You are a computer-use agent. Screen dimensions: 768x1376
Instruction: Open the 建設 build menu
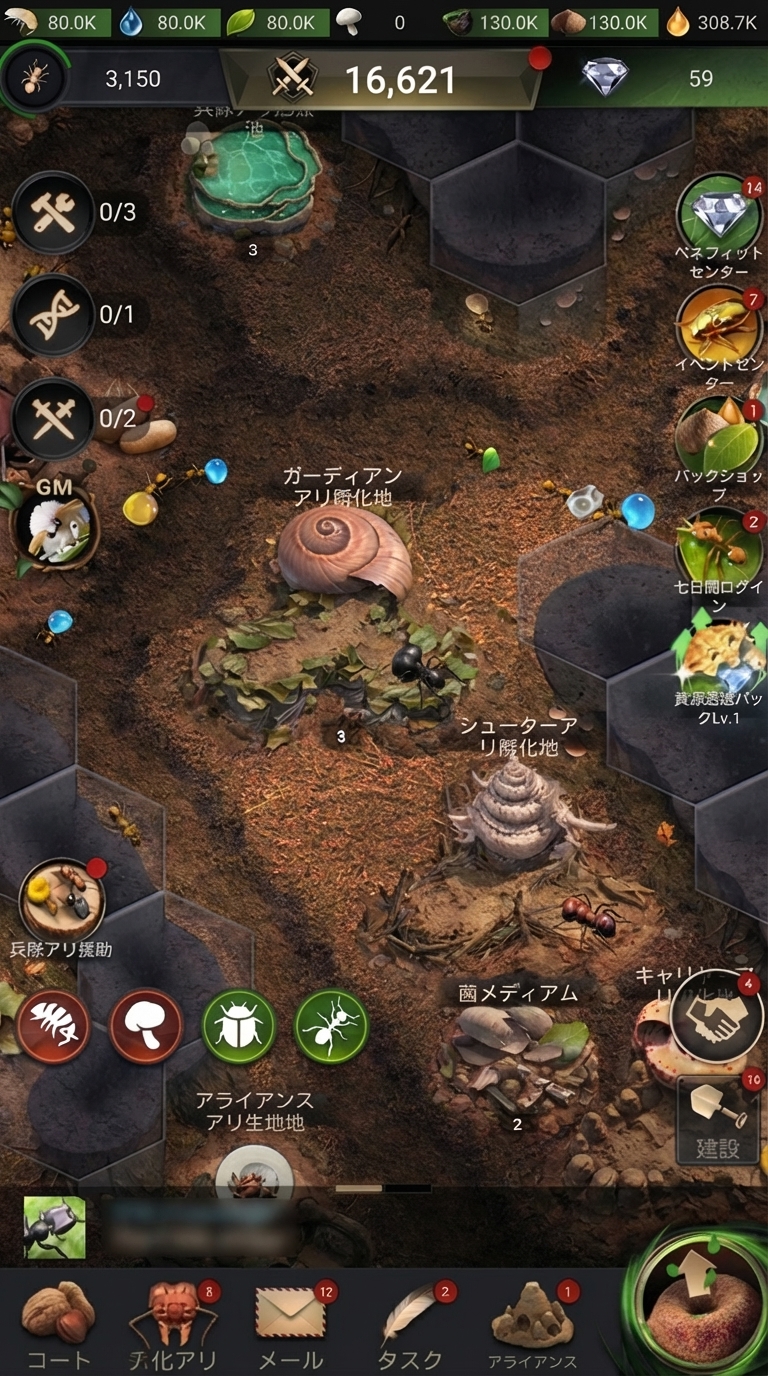717,1120
